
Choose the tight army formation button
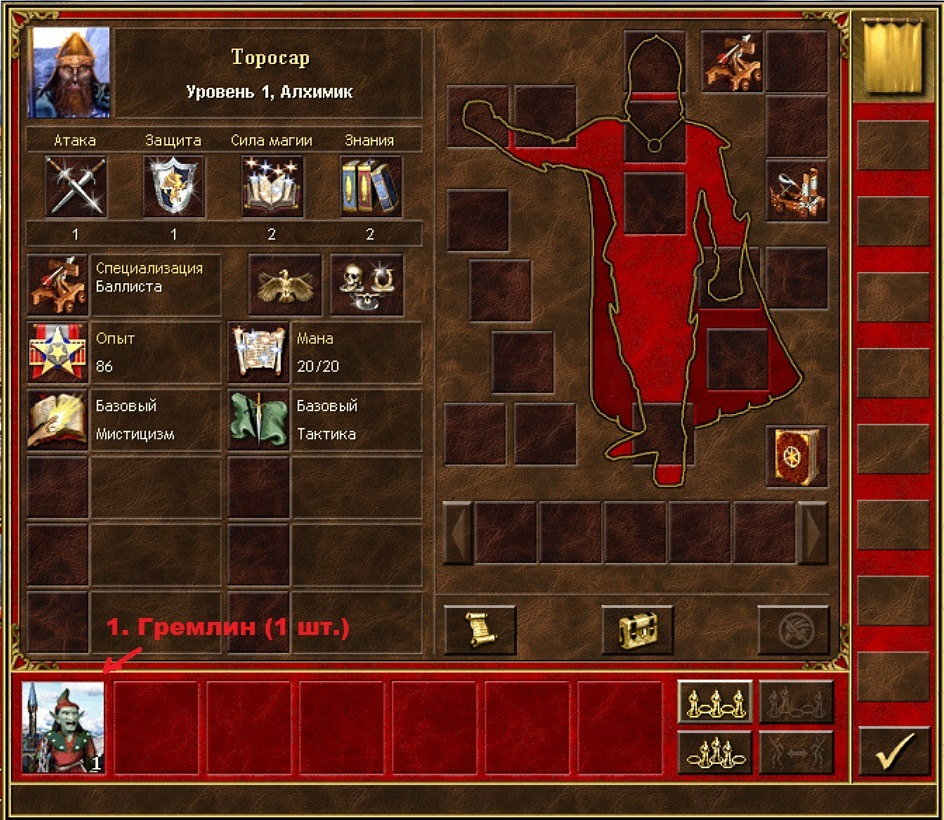(x=714, y=752)
